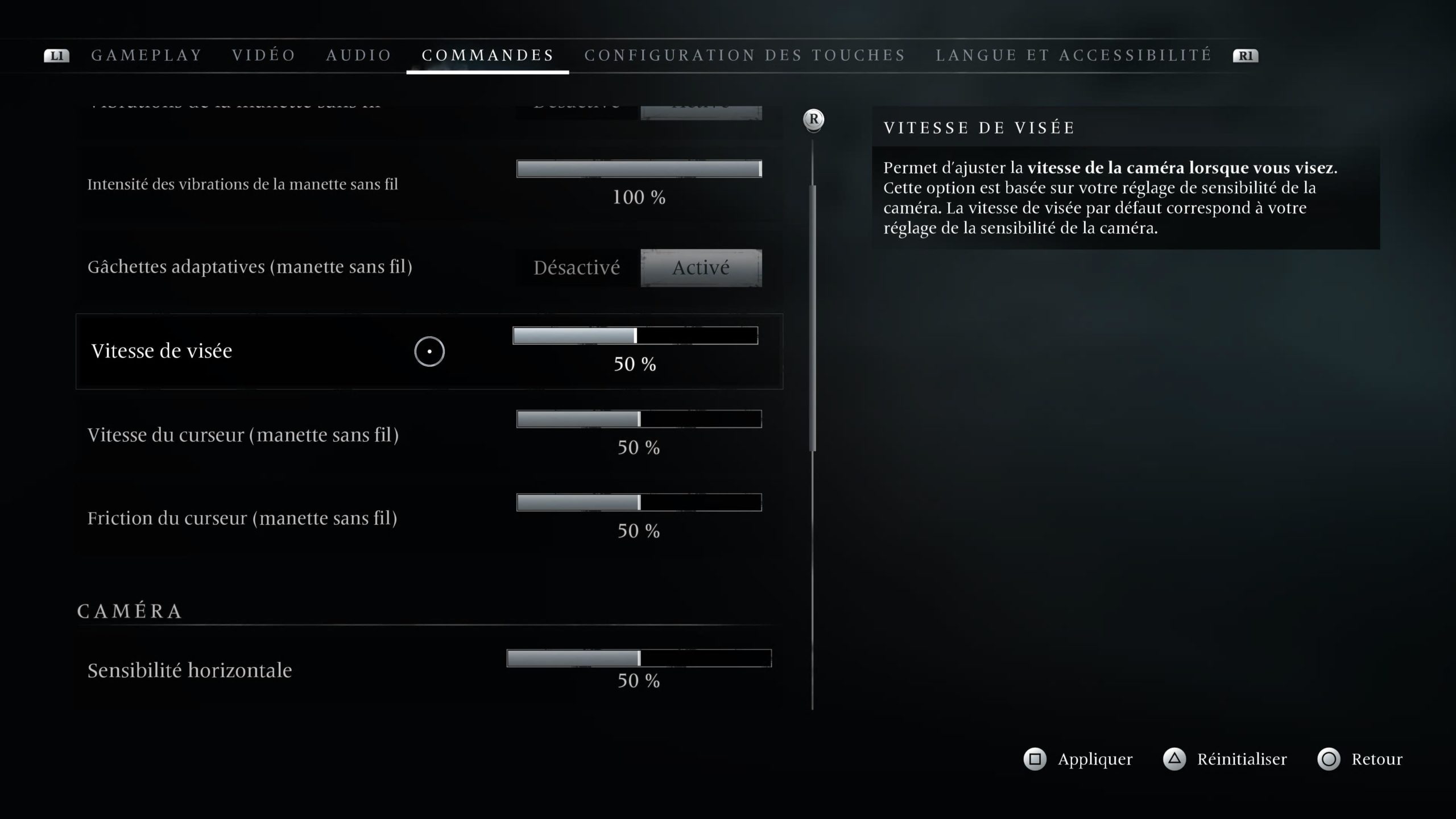This screenshot has height=819, width=1456.
Task: Apply settings with Appliquer
Action: coord(1078,759)
